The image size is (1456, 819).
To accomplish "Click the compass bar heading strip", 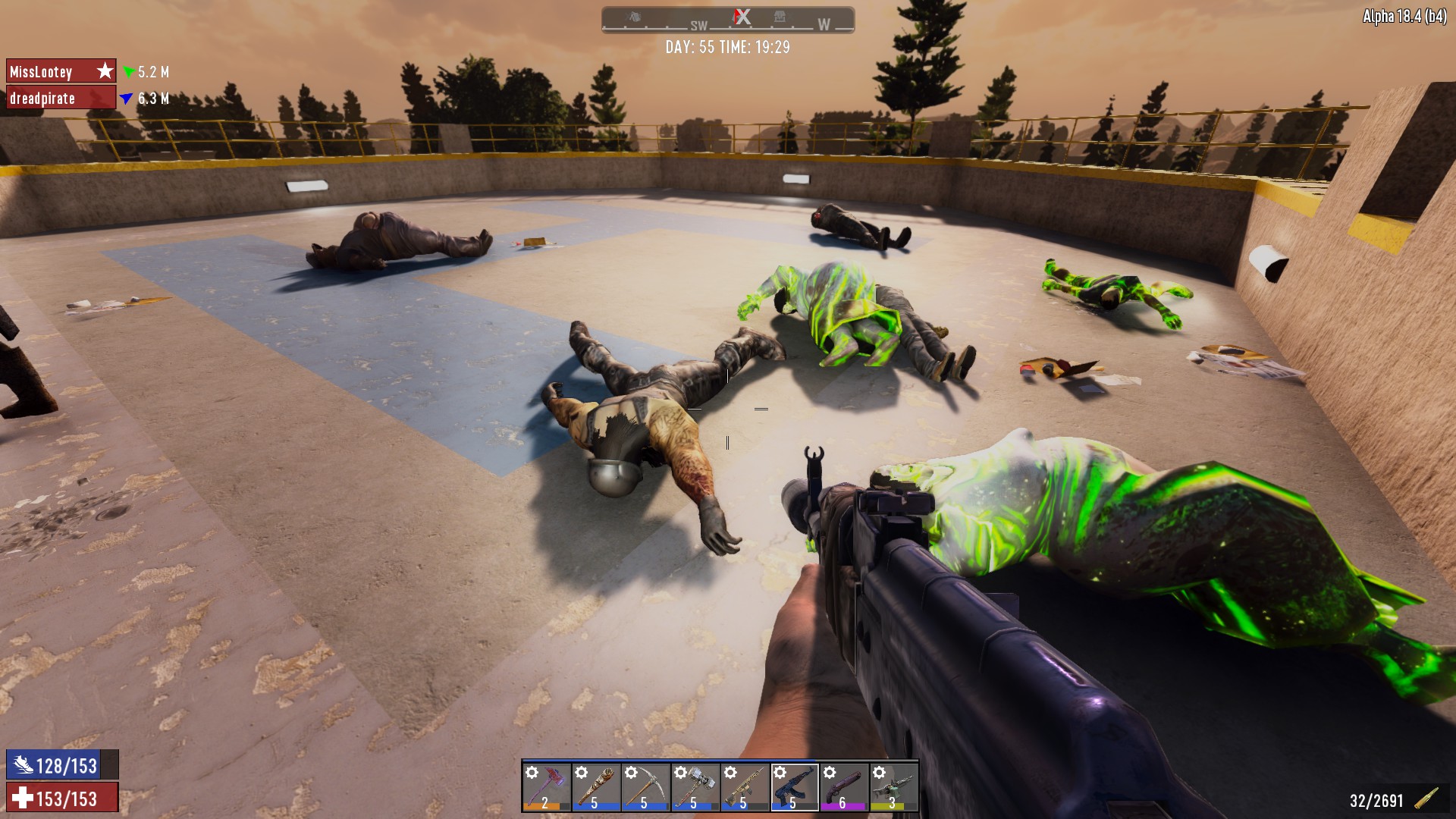I will coord(727,20).
